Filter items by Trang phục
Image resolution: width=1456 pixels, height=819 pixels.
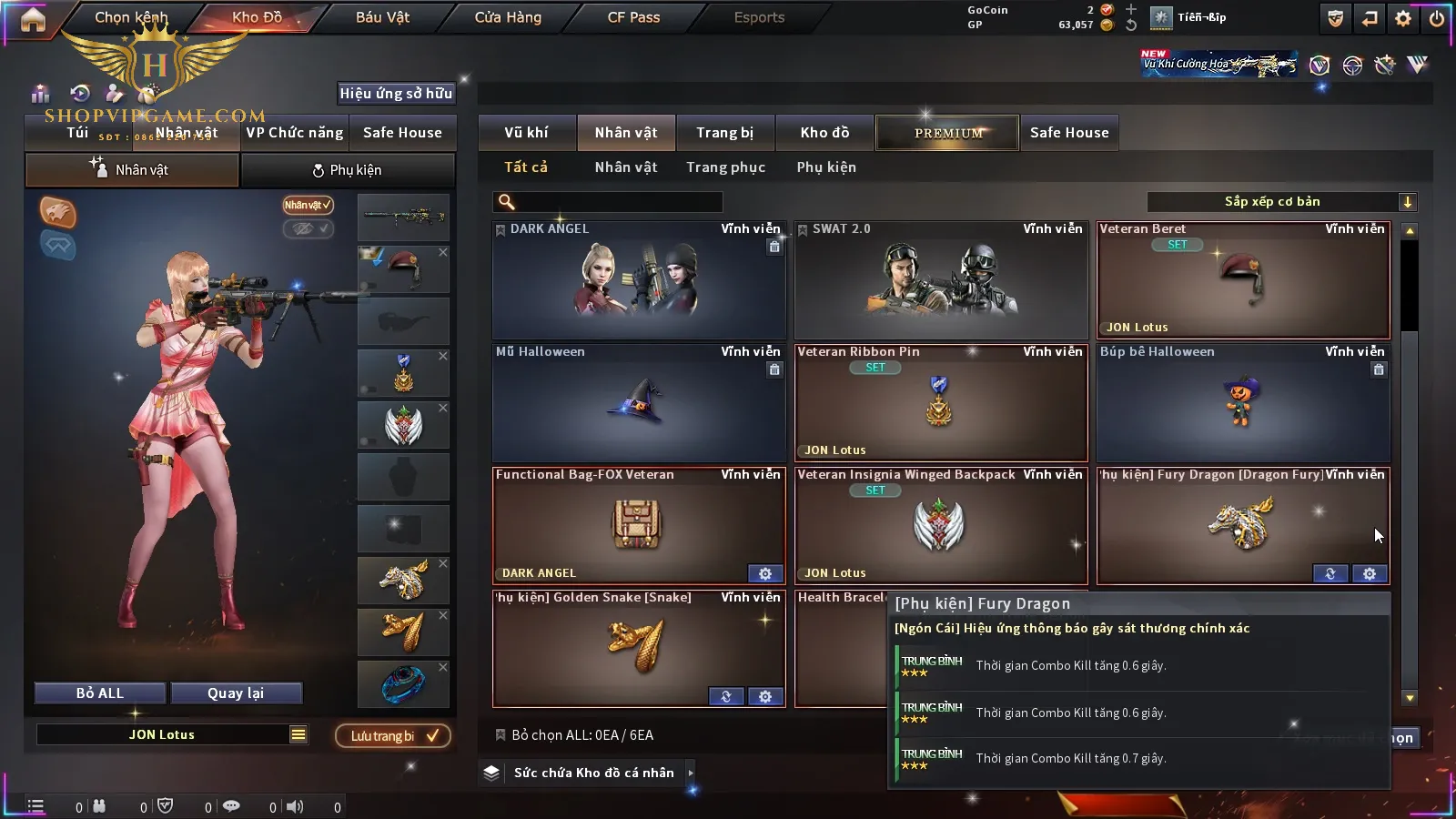[x=725, y=167]
